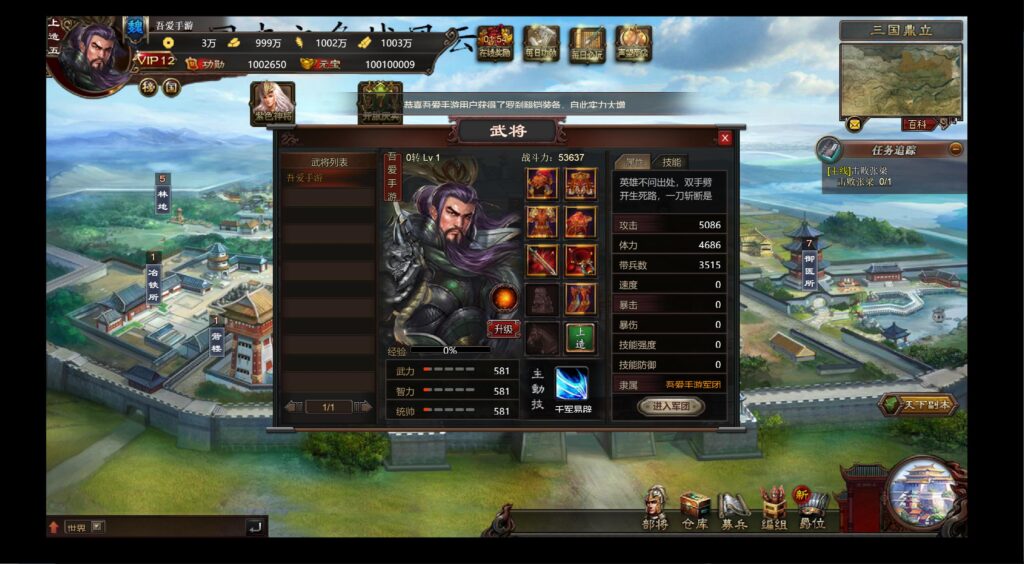The width and height of the screenshot is (1024, 564).
Task: Select the 千军易辟 active skill icon
Action: tap(573, 384)
